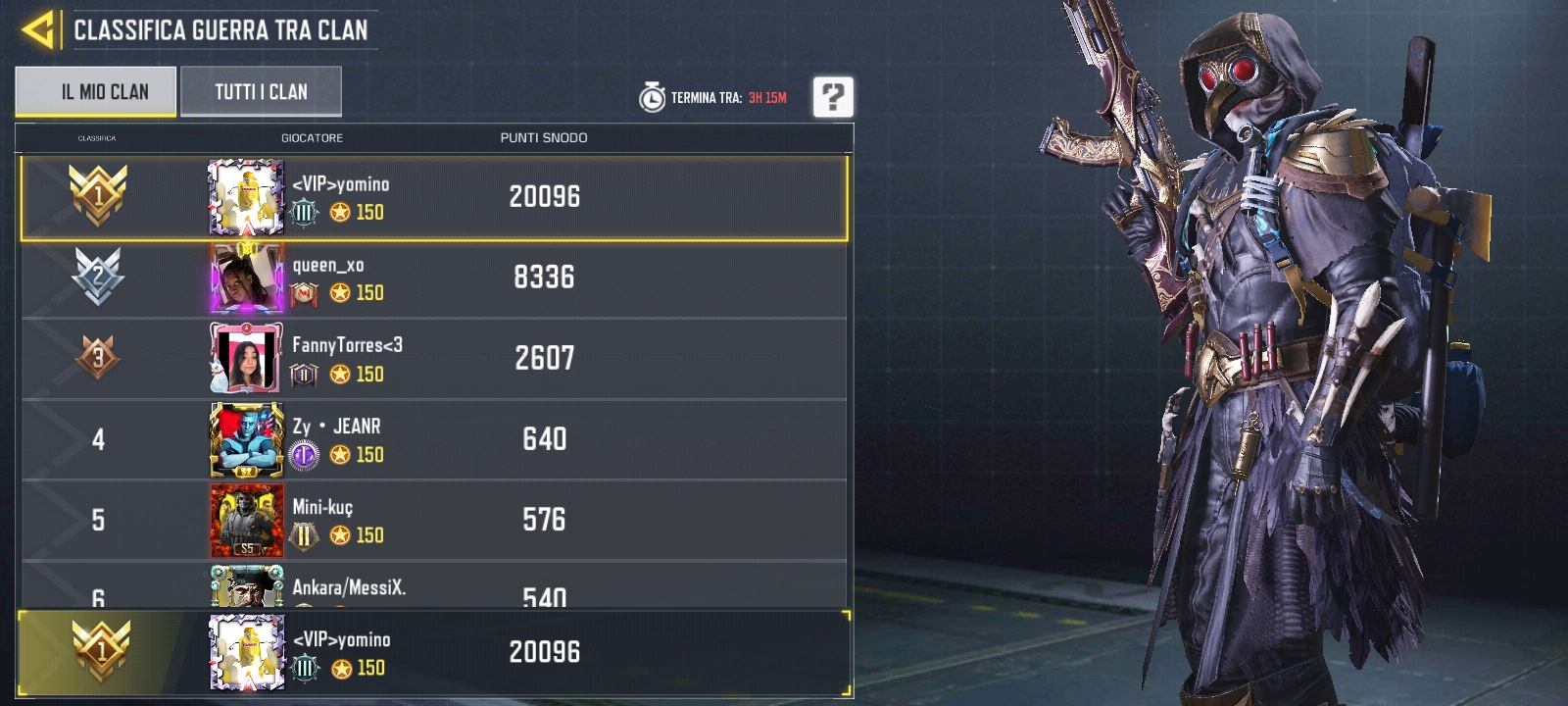The image size is (1568, 706).
Task: Click the silver rank 2 badge
Action: pyautogui.click(x=98, y=277)
